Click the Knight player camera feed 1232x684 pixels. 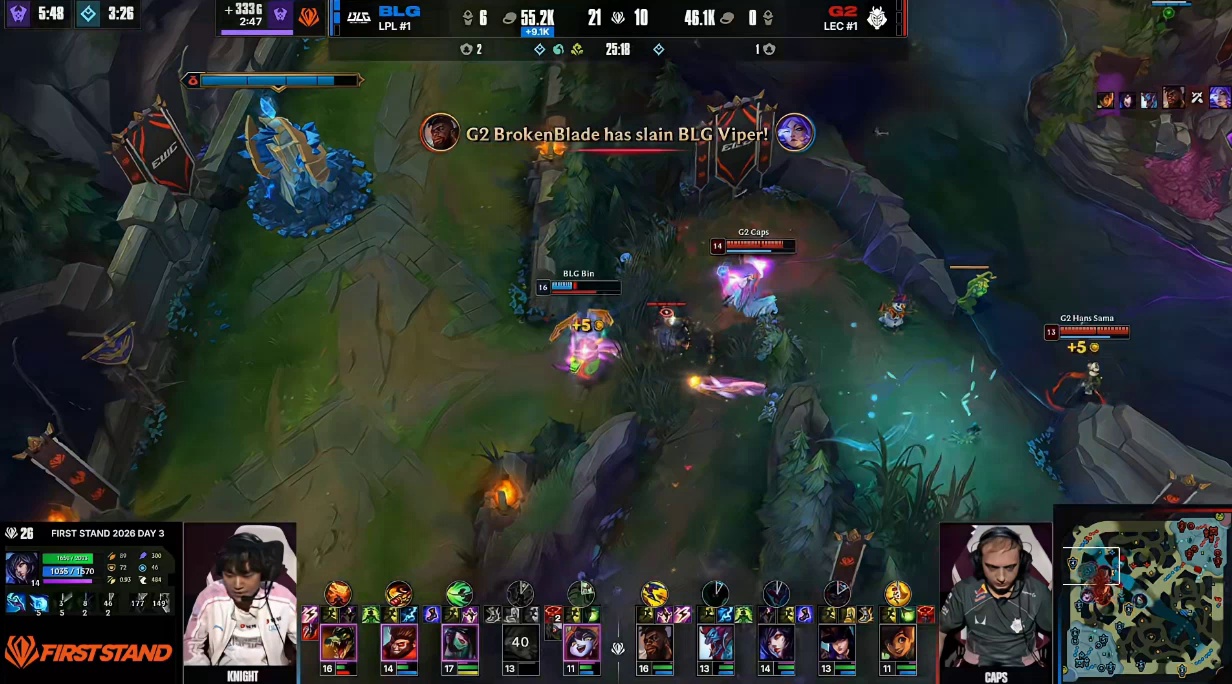point(240,595)
